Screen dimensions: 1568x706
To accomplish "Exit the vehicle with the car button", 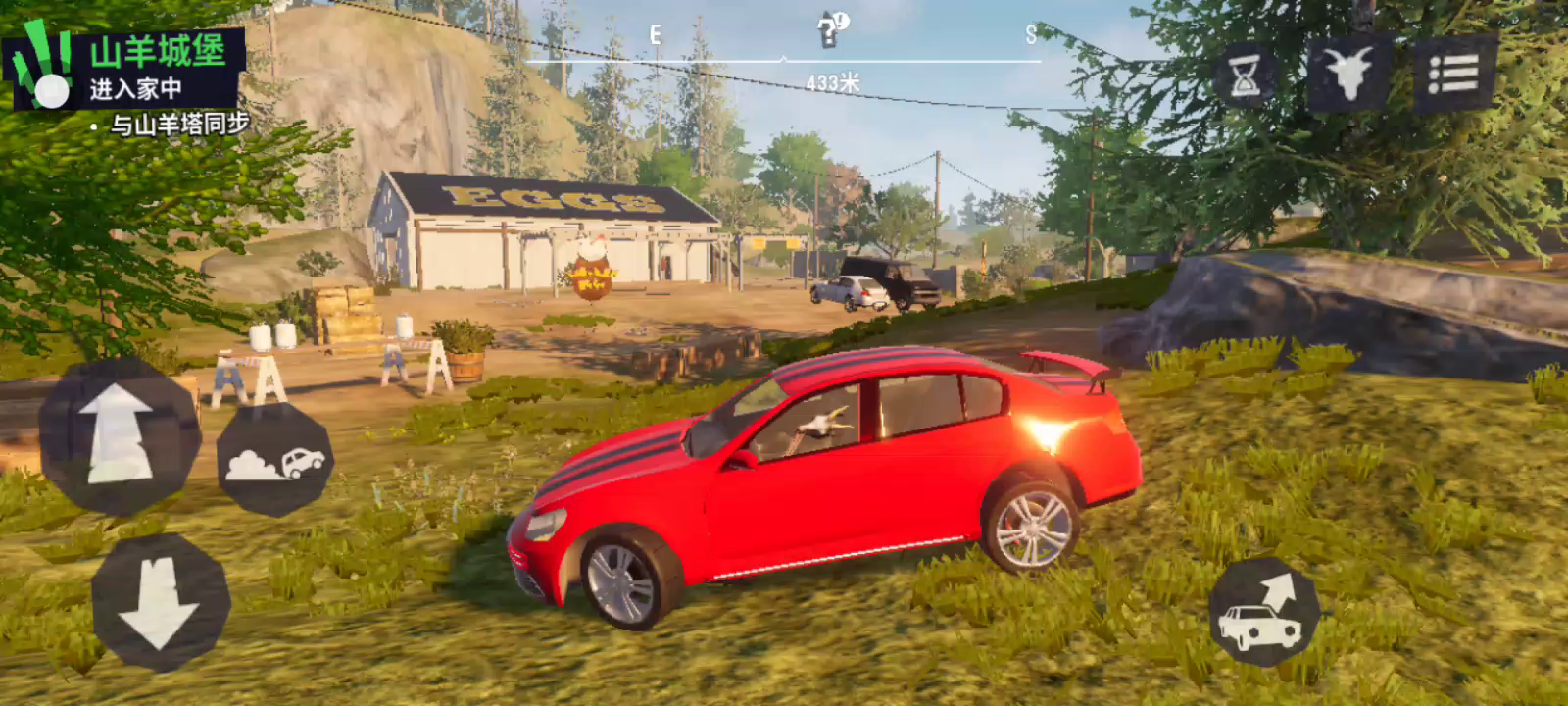I will coord(1264,613).
